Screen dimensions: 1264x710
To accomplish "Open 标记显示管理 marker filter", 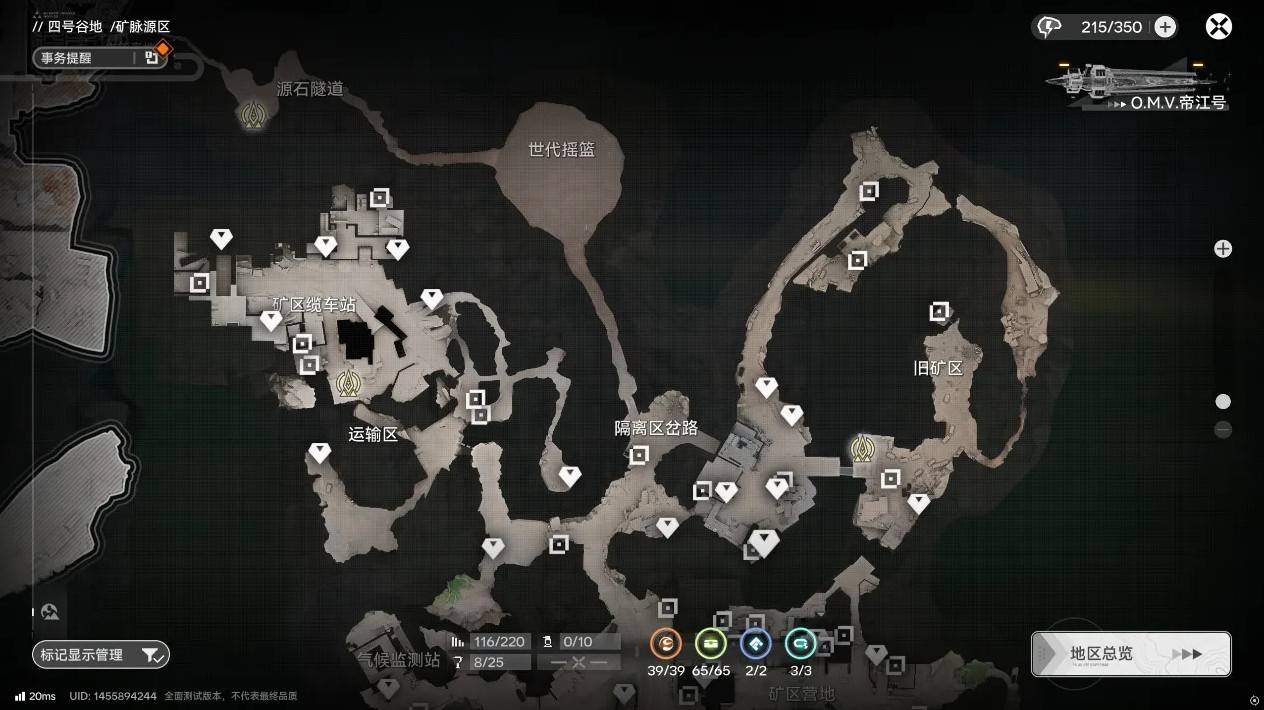I will tap(101, 655).
